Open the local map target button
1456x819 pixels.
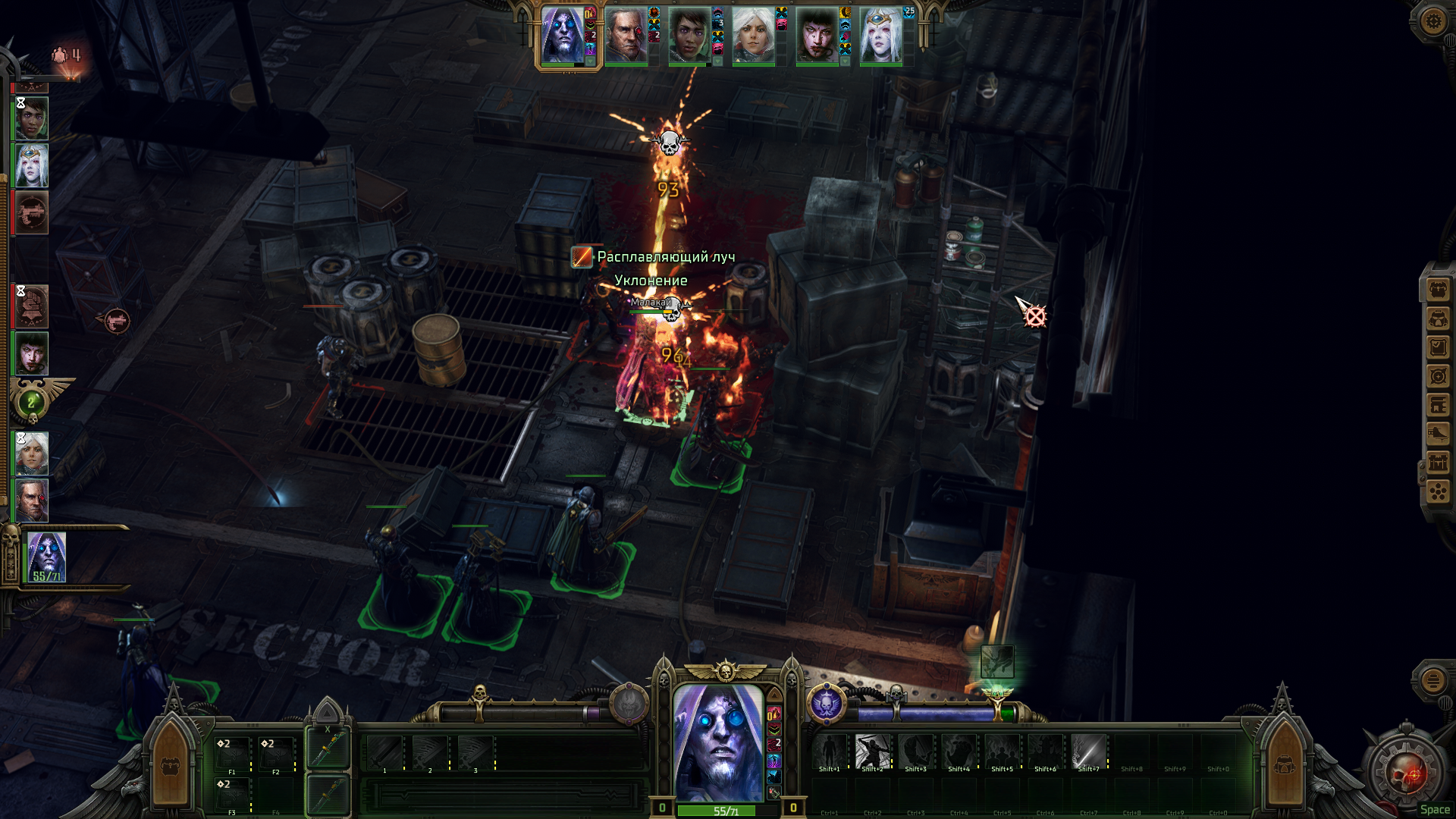pyautogui.click(x=1438, y=376)
